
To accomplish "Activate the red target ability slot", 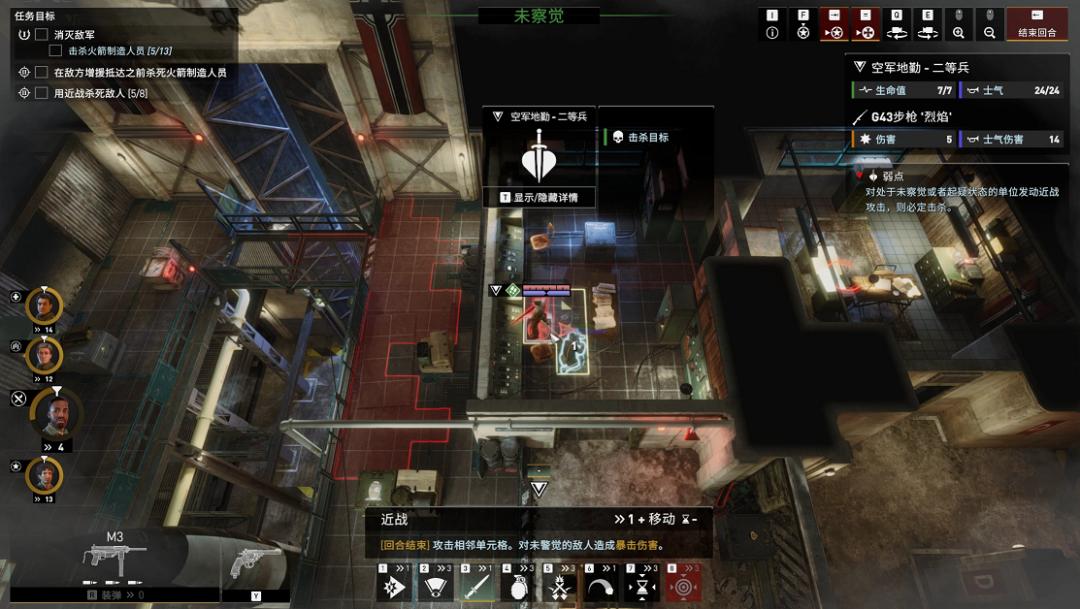I will point(684,585).
